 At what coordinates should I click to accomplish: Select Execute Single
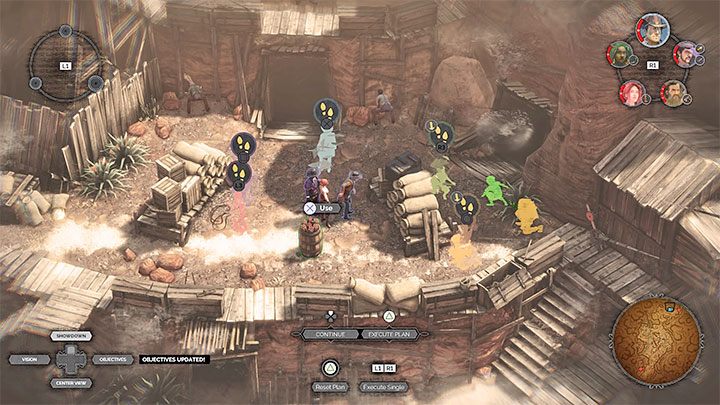pos(385,386)
